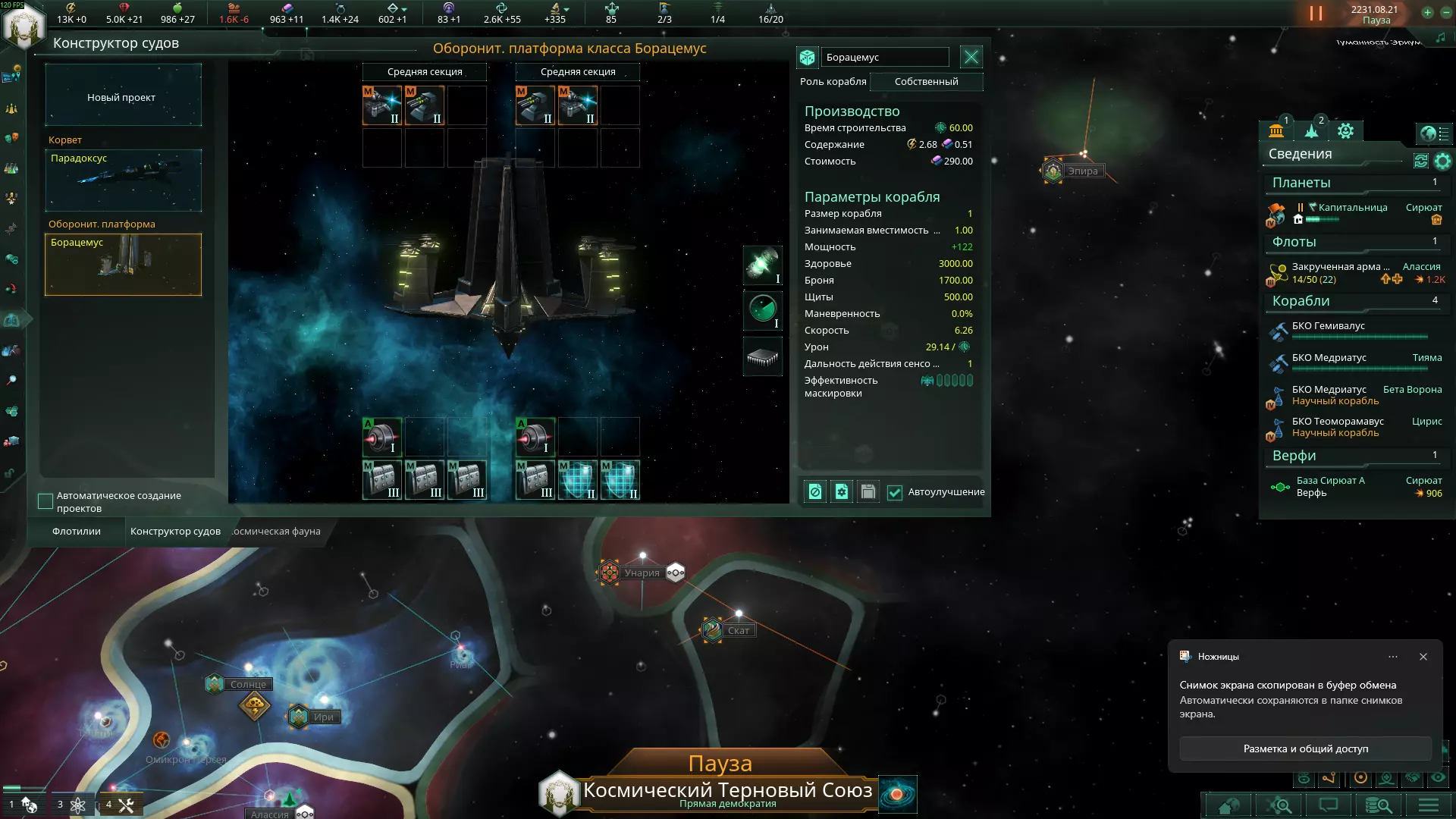1456x819 pixels.
Task: Toggle the game pause button
Action: [1316, 14]
